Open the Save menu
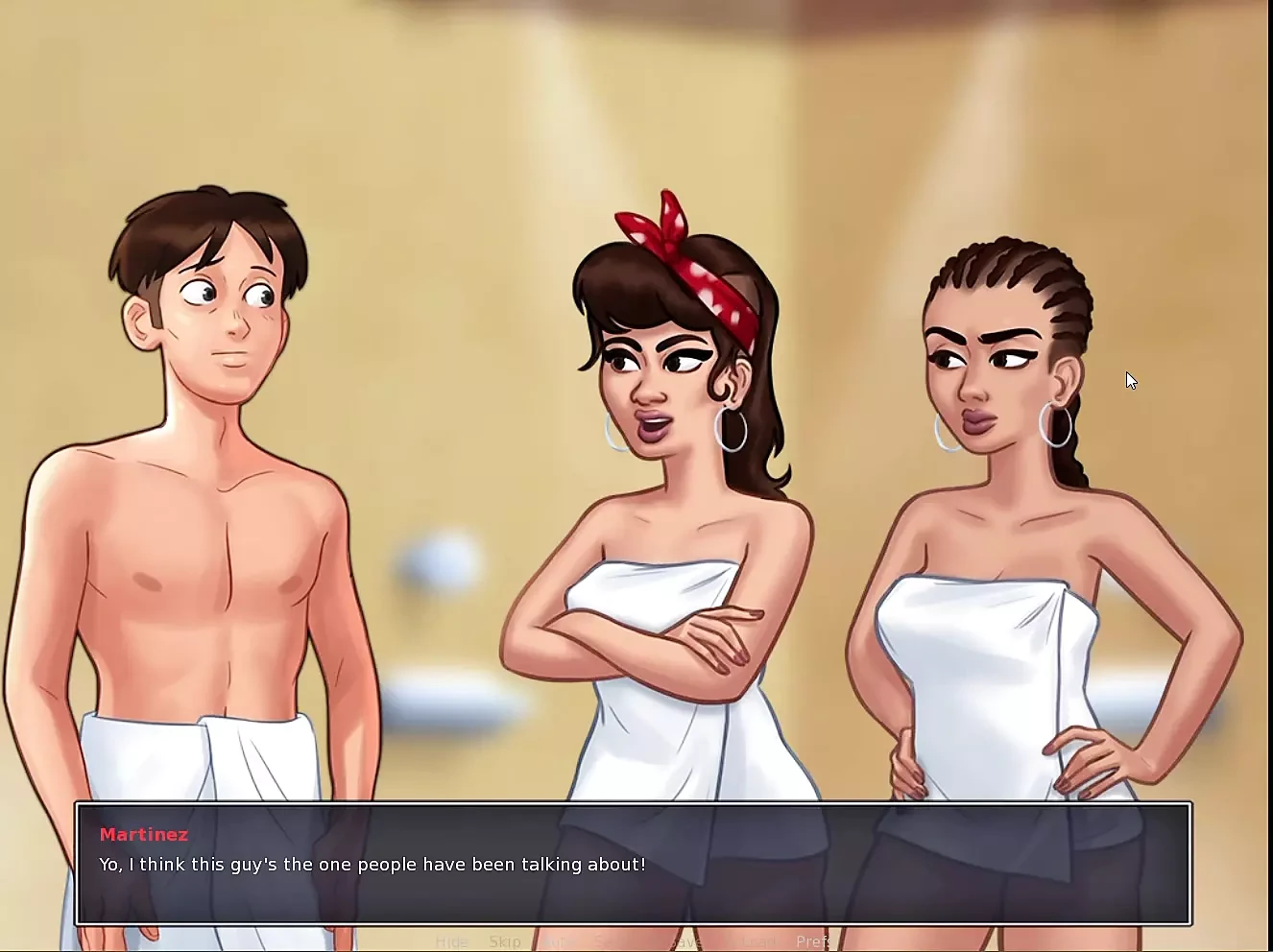 687,941
